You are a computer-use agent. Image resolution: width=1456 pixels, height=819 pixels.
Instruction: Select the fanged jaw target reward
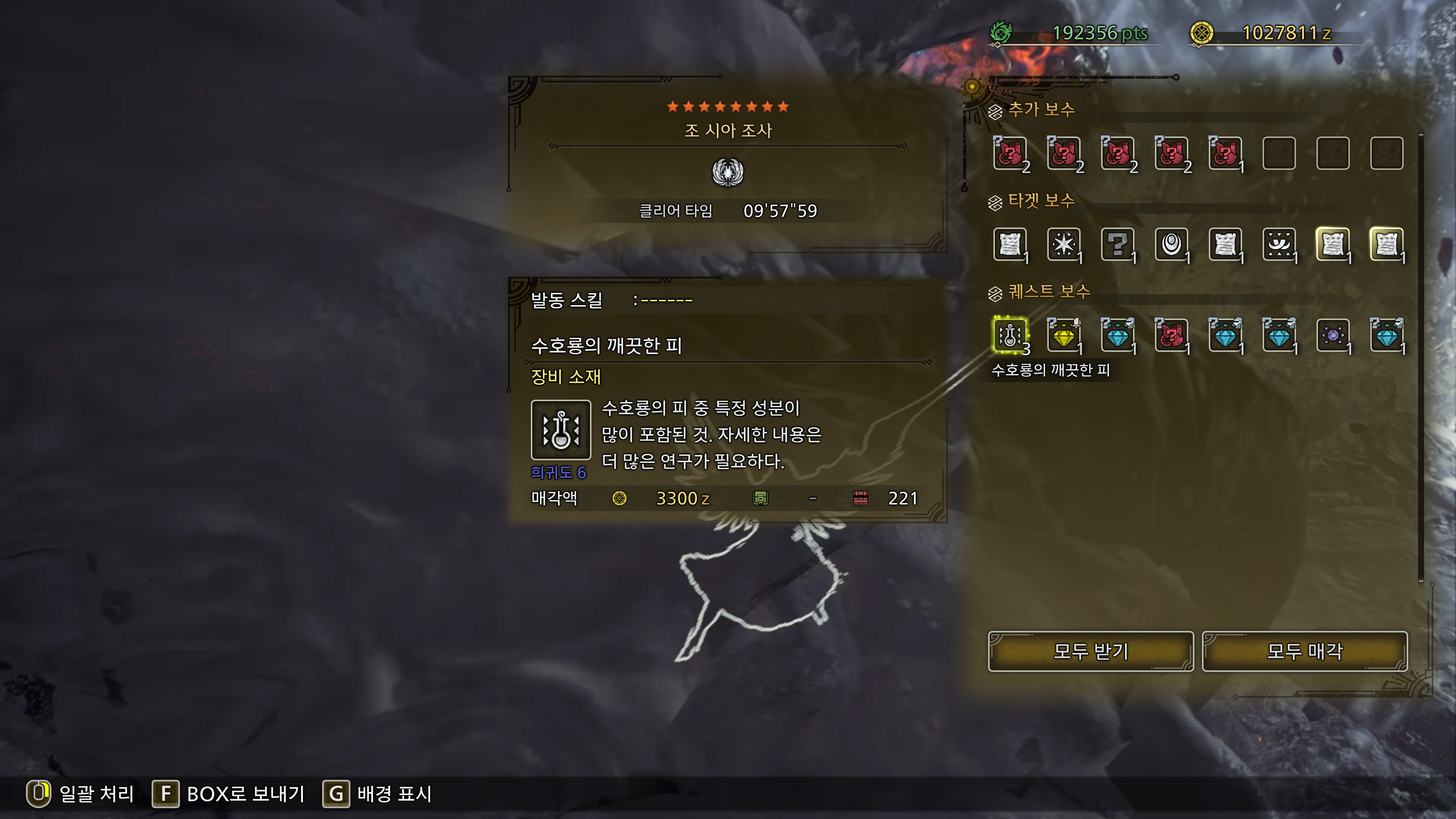[1279, 244]
